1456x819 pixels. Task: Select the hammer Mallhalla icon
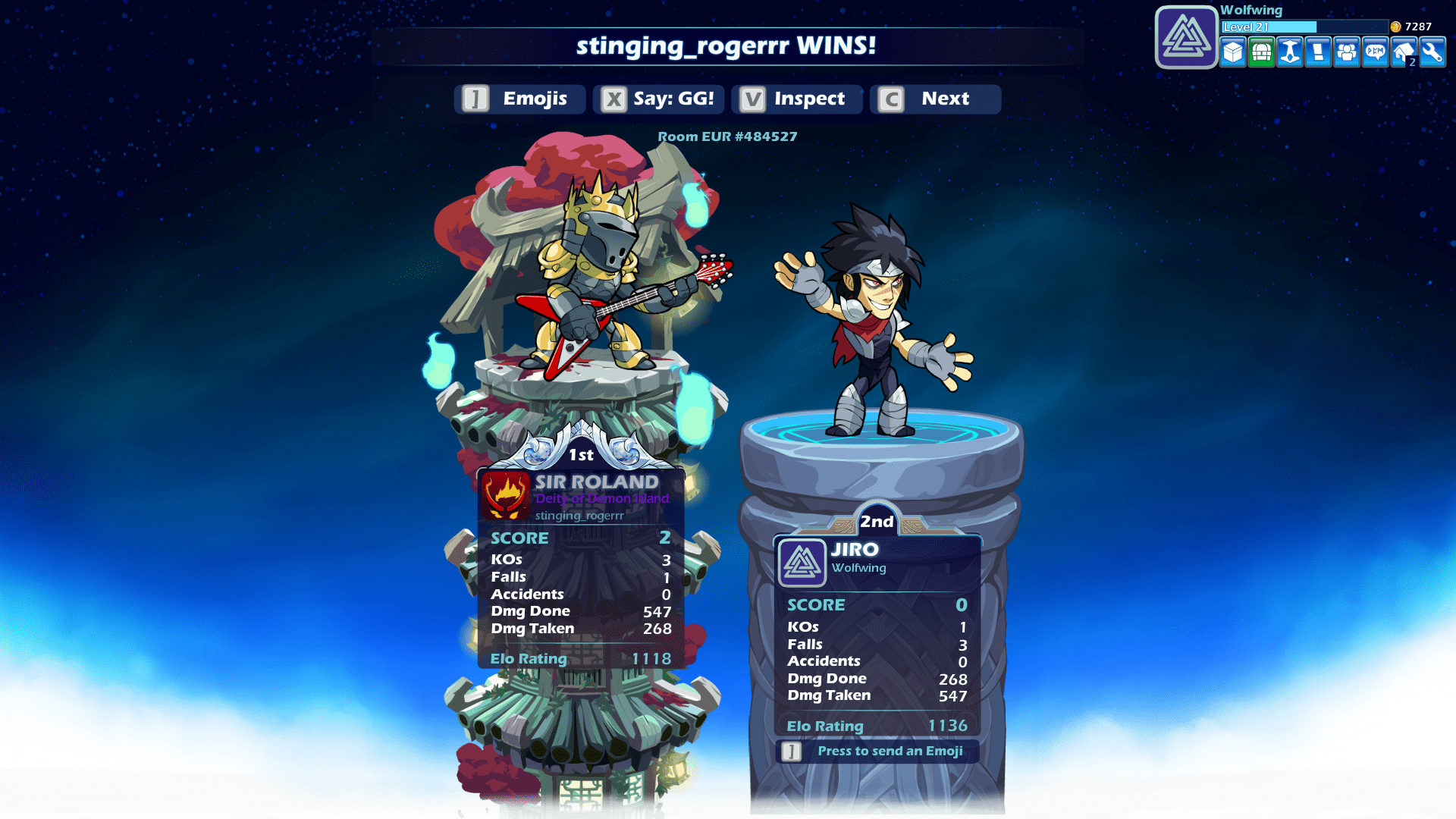[1289, 53]
